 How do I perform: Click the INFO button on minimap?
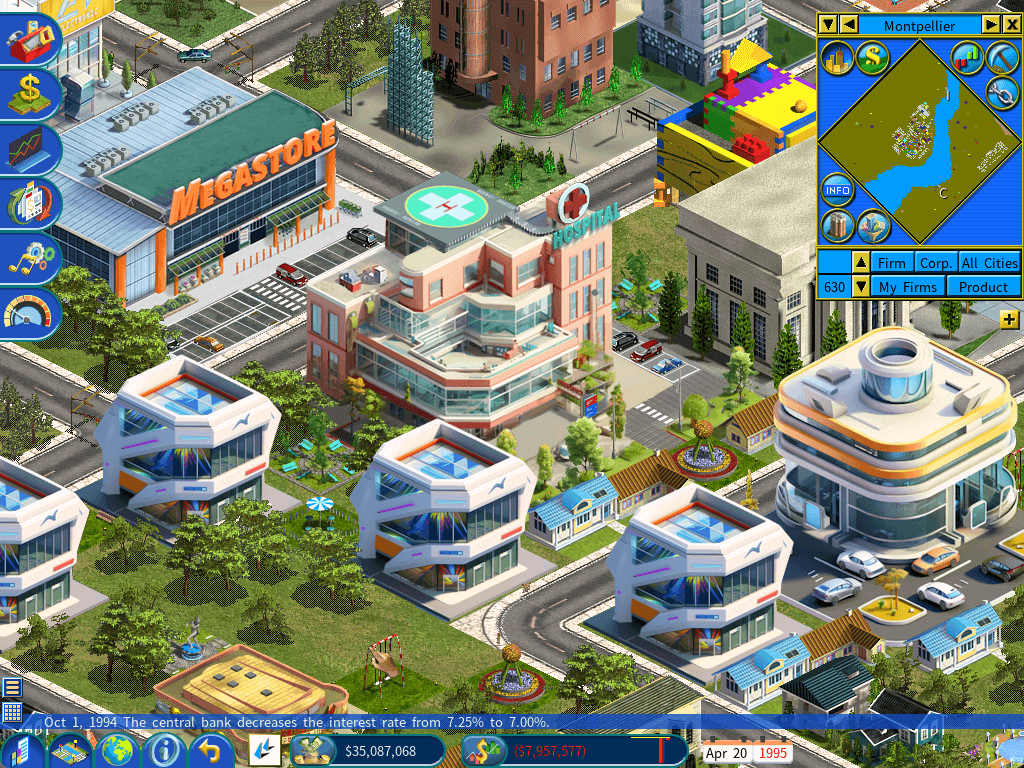click(x=838, y=189)
